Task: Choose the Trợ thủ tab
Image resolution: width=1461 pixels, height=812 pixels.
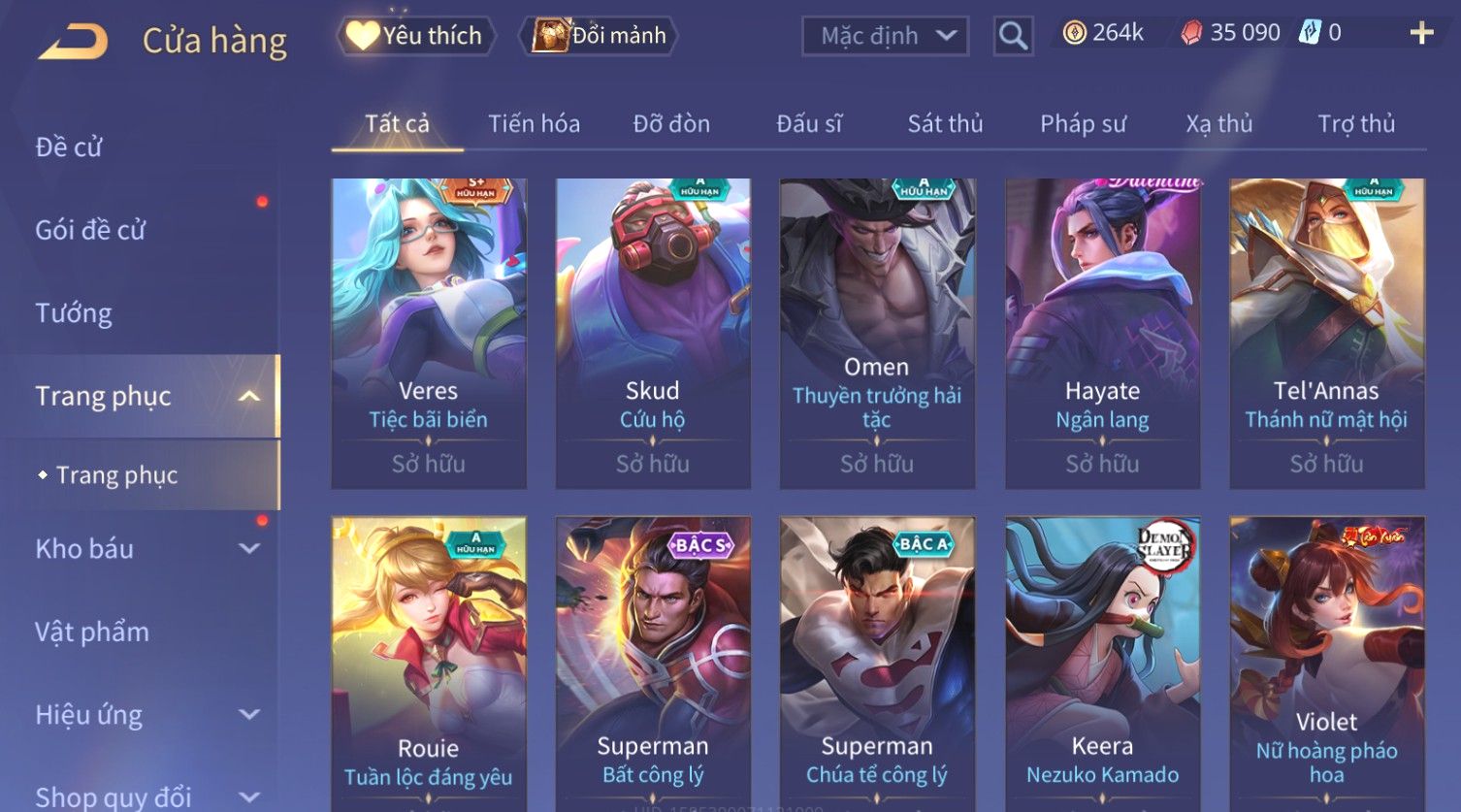Action: 1355,124
